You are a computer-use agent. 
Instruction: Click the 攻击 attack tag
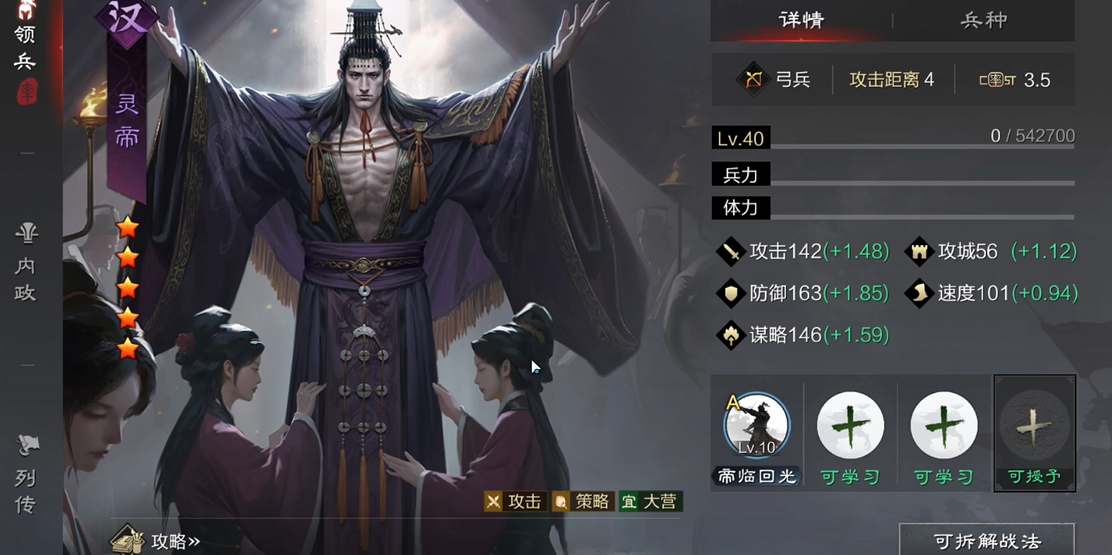[x=514, y=501]
